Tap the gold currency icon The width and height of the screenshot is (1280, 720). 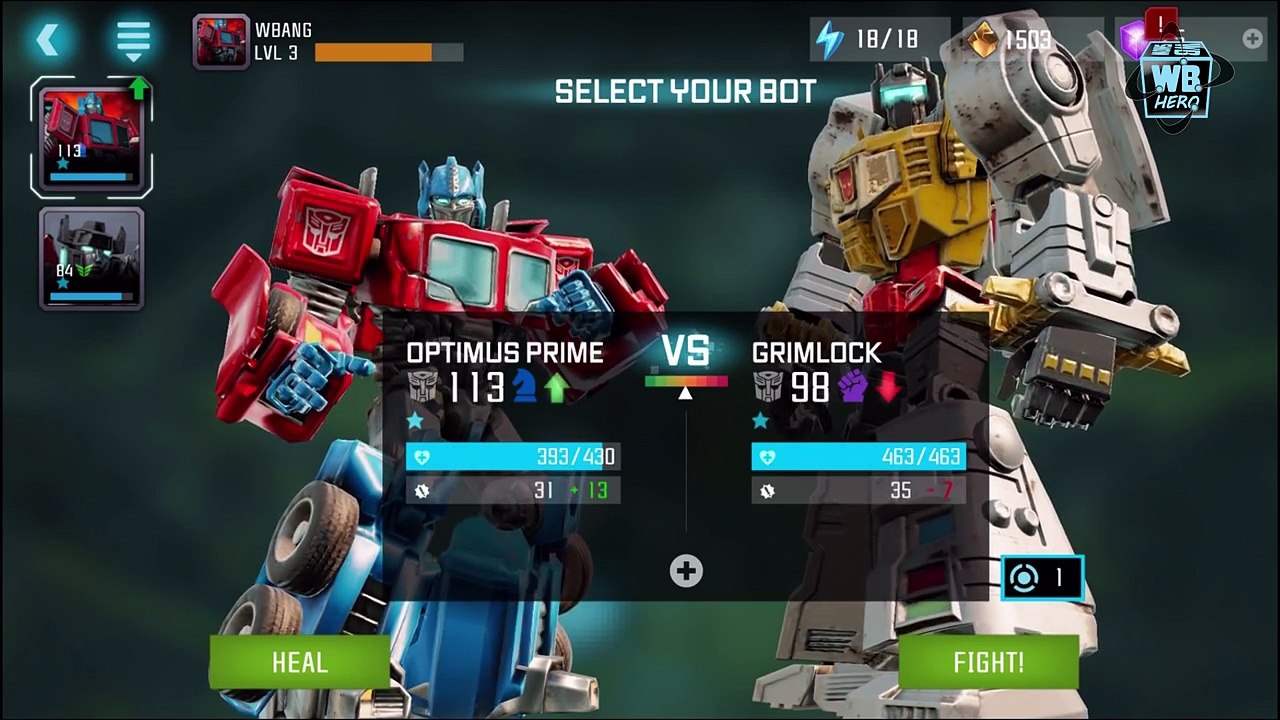coord(984,40)
